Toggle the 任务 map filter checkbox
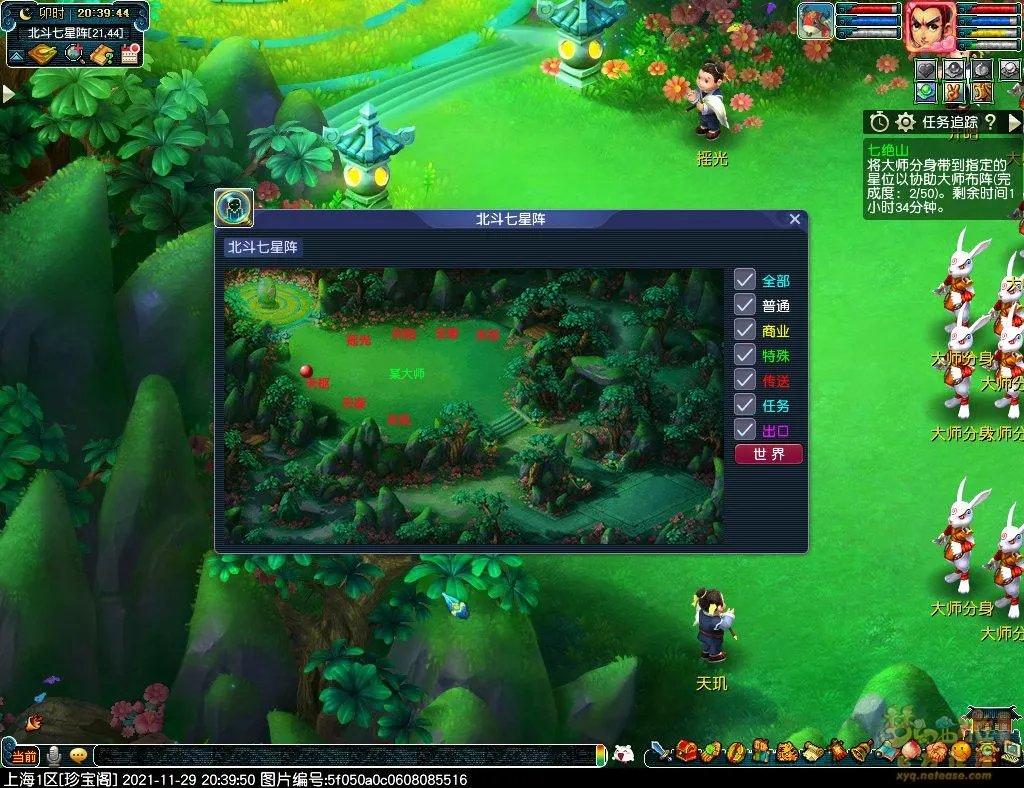The width and height of the screenshot is (1024, 788). tap(745, 405)
